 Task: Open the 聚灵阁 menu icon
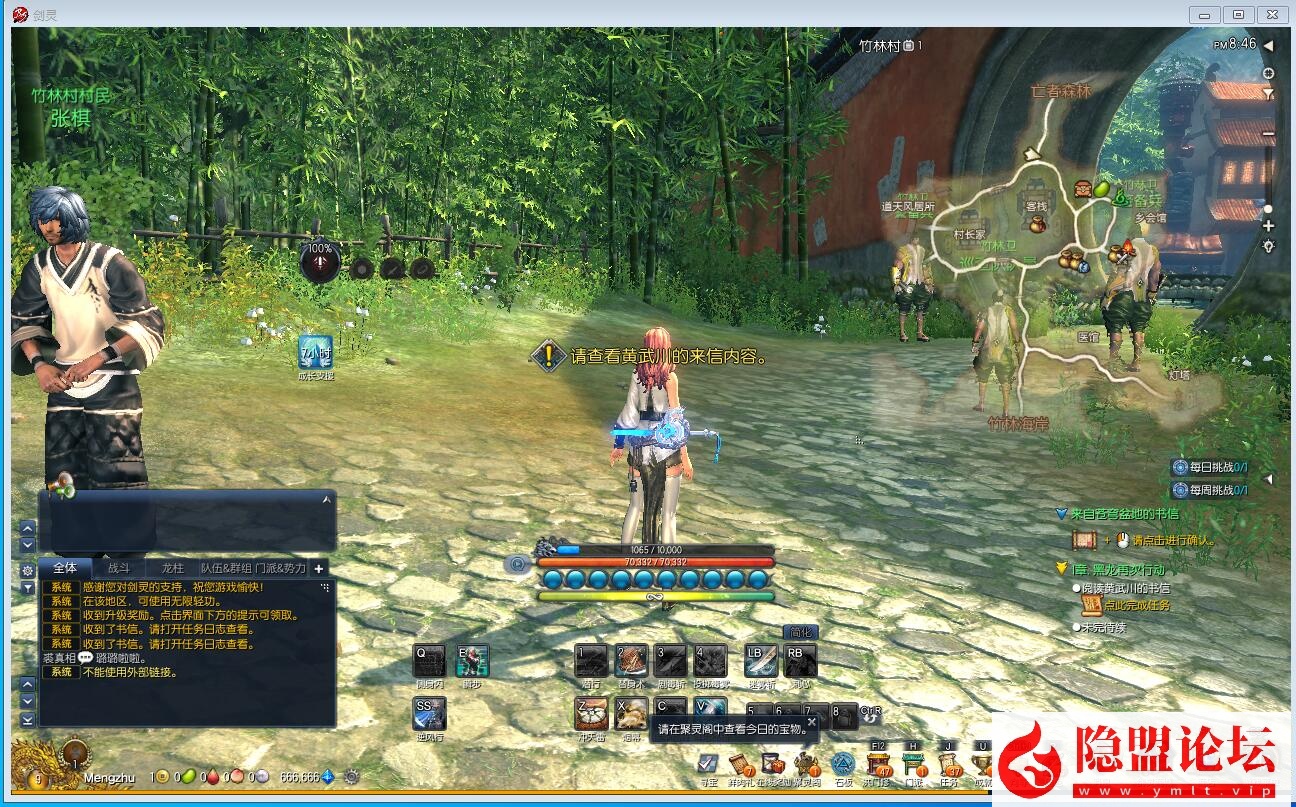808,766
